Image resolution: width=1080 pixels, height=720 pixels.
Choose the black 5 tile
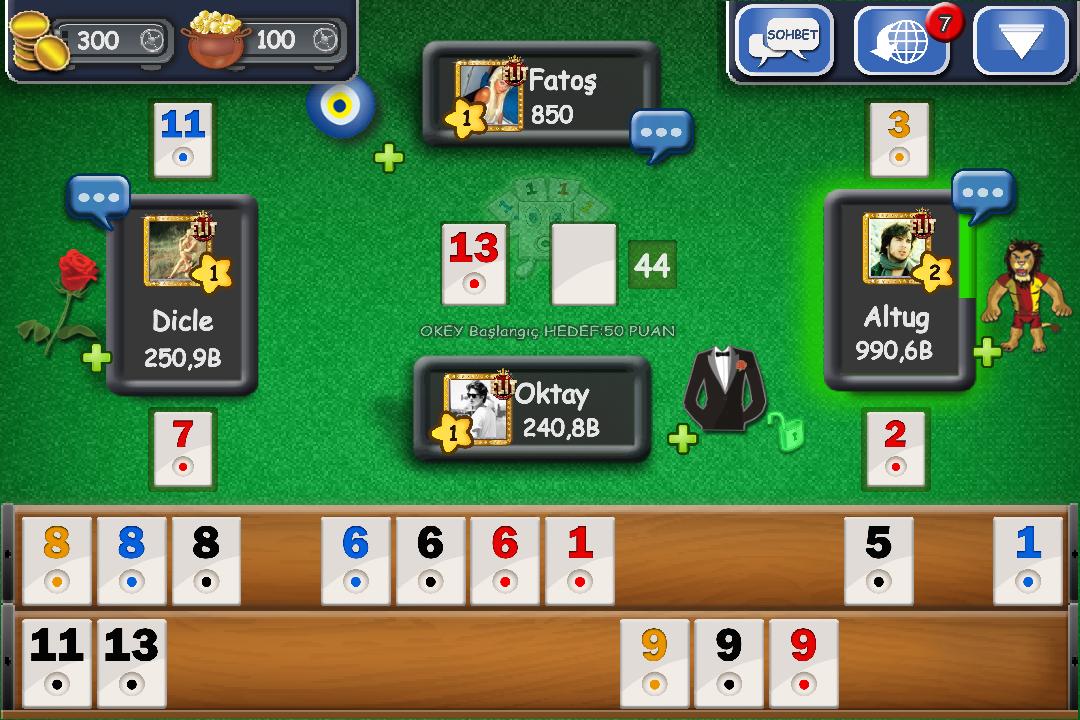878,560
